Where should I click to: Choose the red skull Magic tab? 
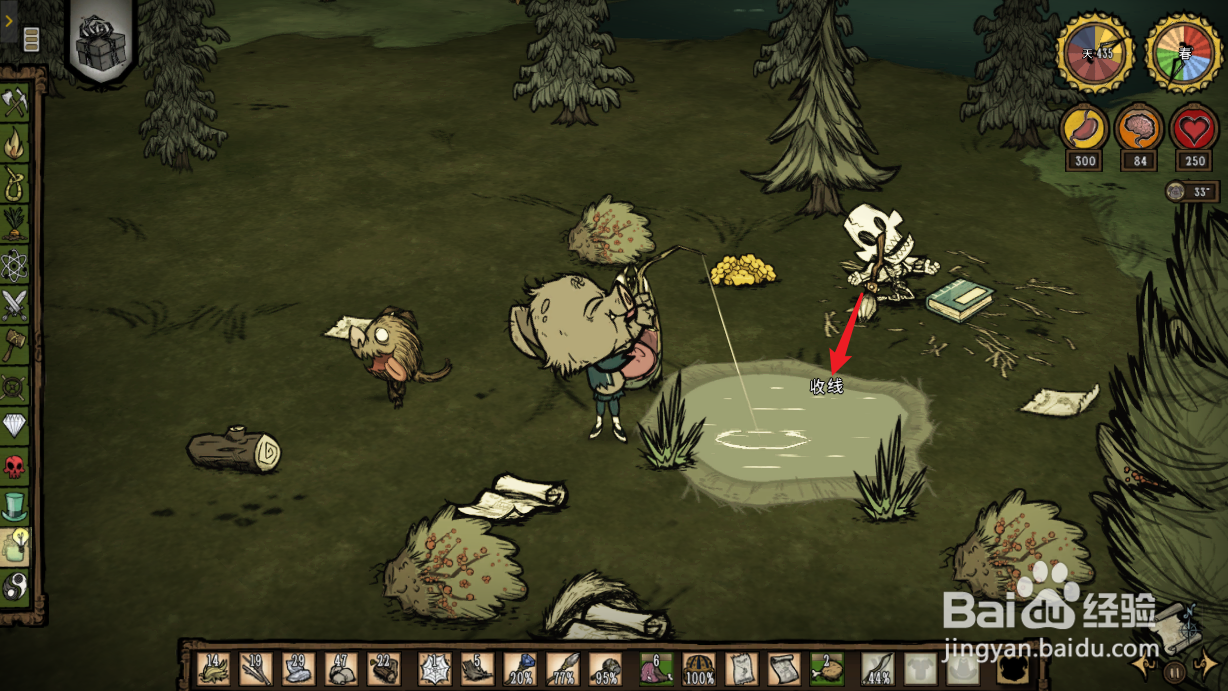pyautogui.click(x=16, y=465)
